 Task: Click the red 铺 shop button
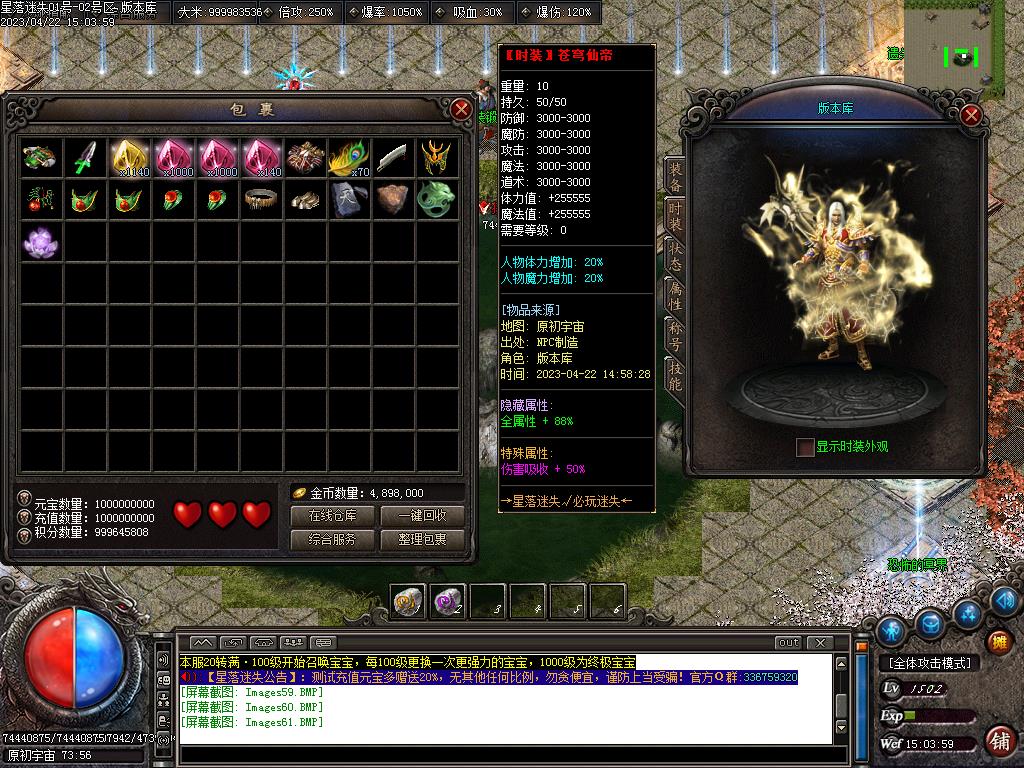coord(998,741)
